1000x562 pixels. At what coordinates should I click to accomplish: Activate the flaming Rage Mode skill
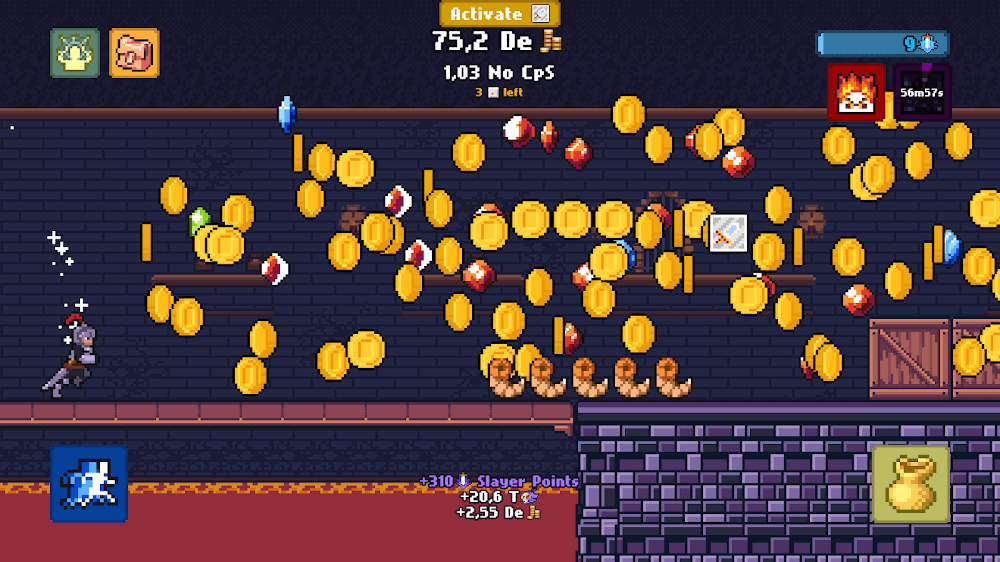click(856, 93)
